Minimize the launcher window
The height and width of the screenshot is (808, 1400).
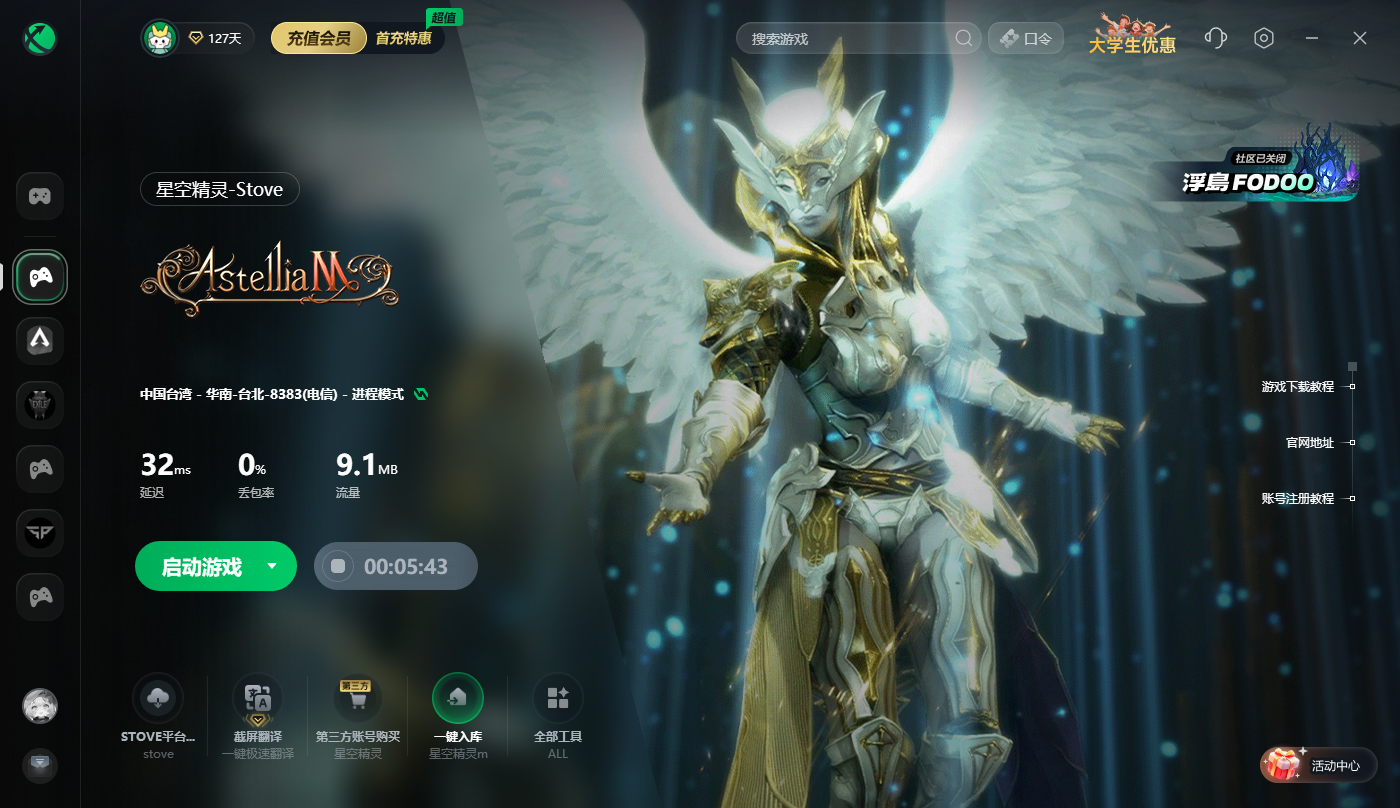pos(1312,38)
